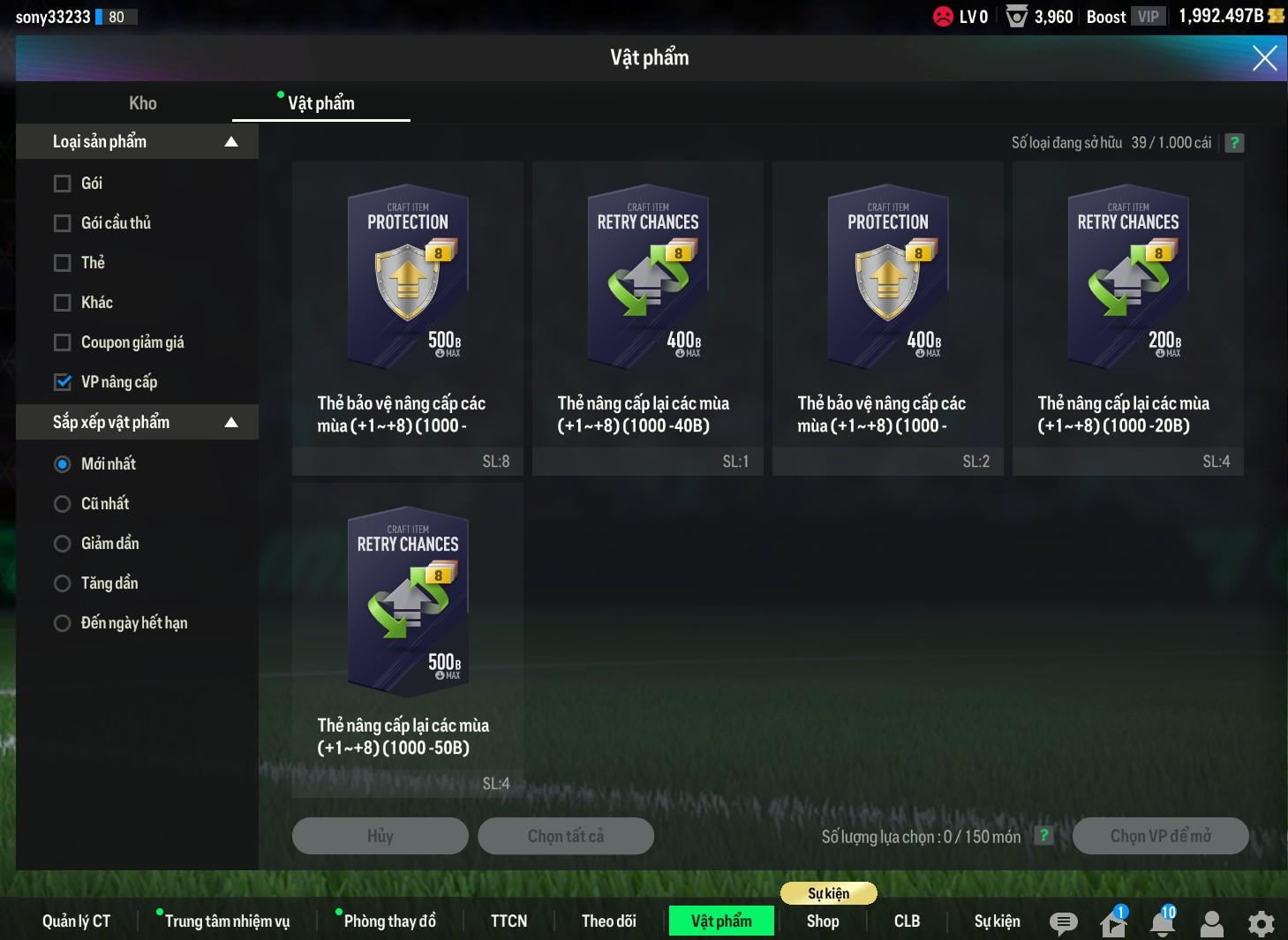Image resolution: width=1288 pixels, height=940 pixels.
Task: Open the Shop menu
Action: (x=822, y=921)
